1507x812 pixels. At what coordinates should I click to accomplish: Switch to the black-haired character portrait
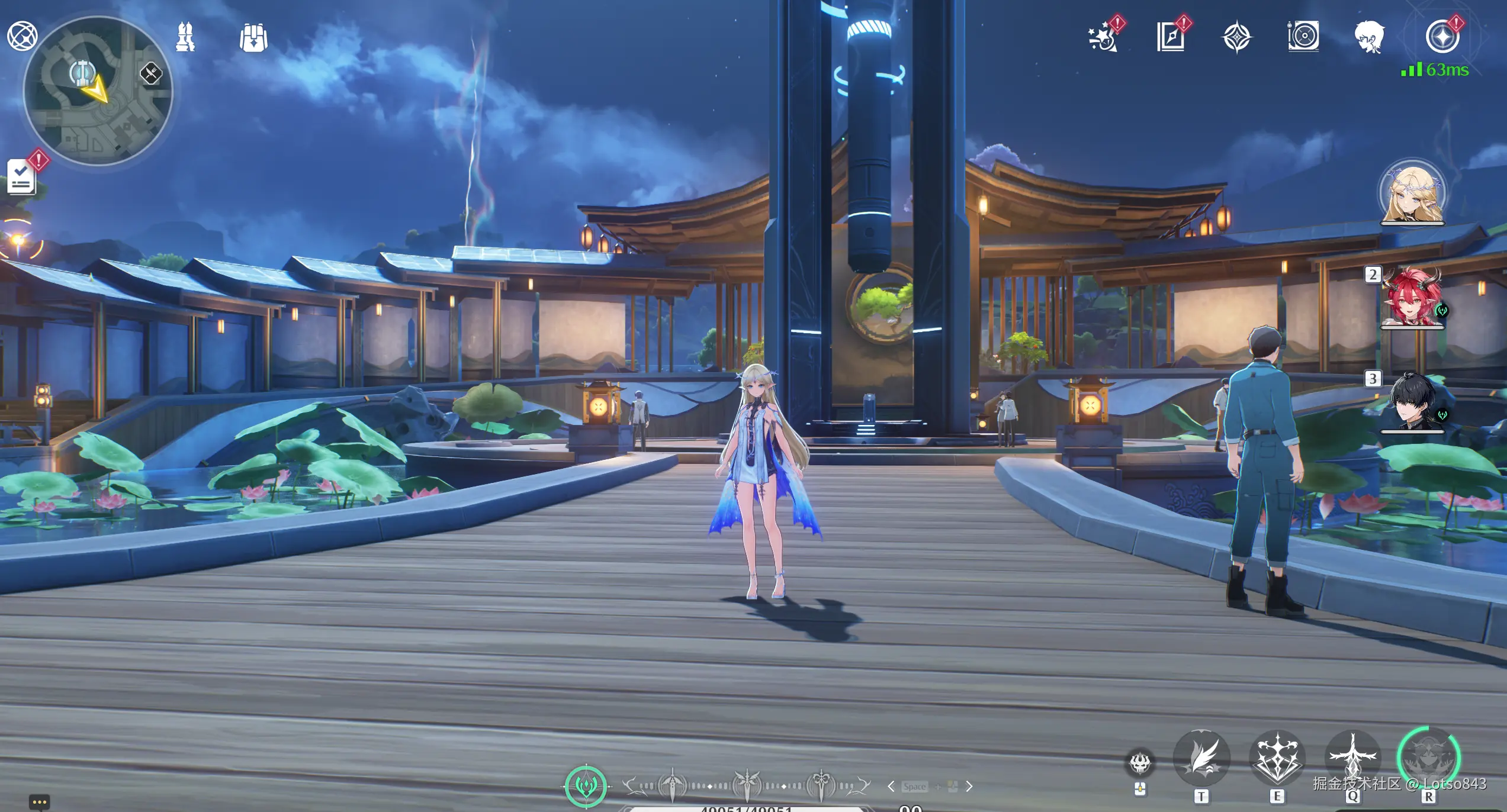pos(1412,402)
